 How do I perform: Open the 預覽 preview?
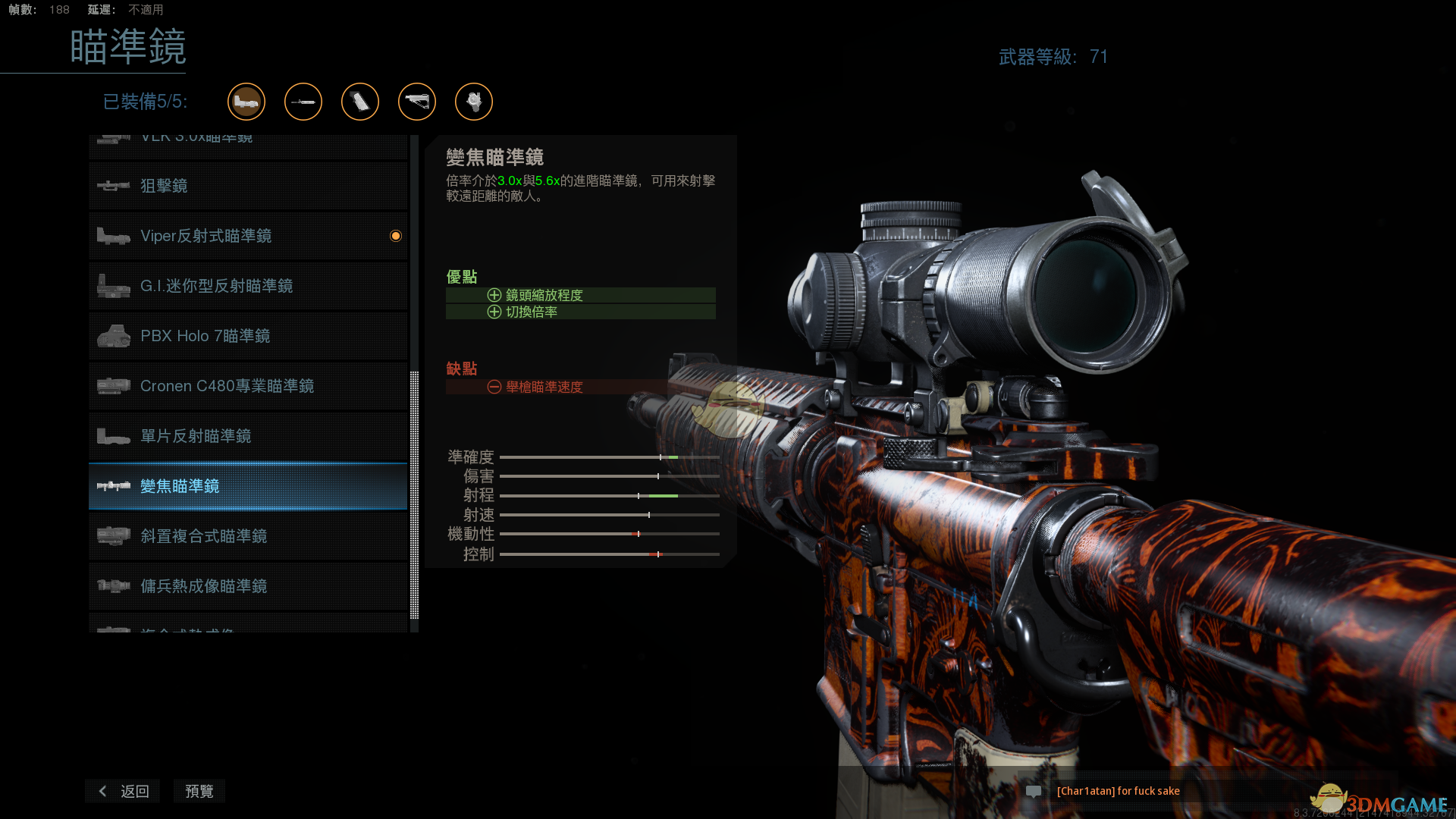(x=199, y=791)
